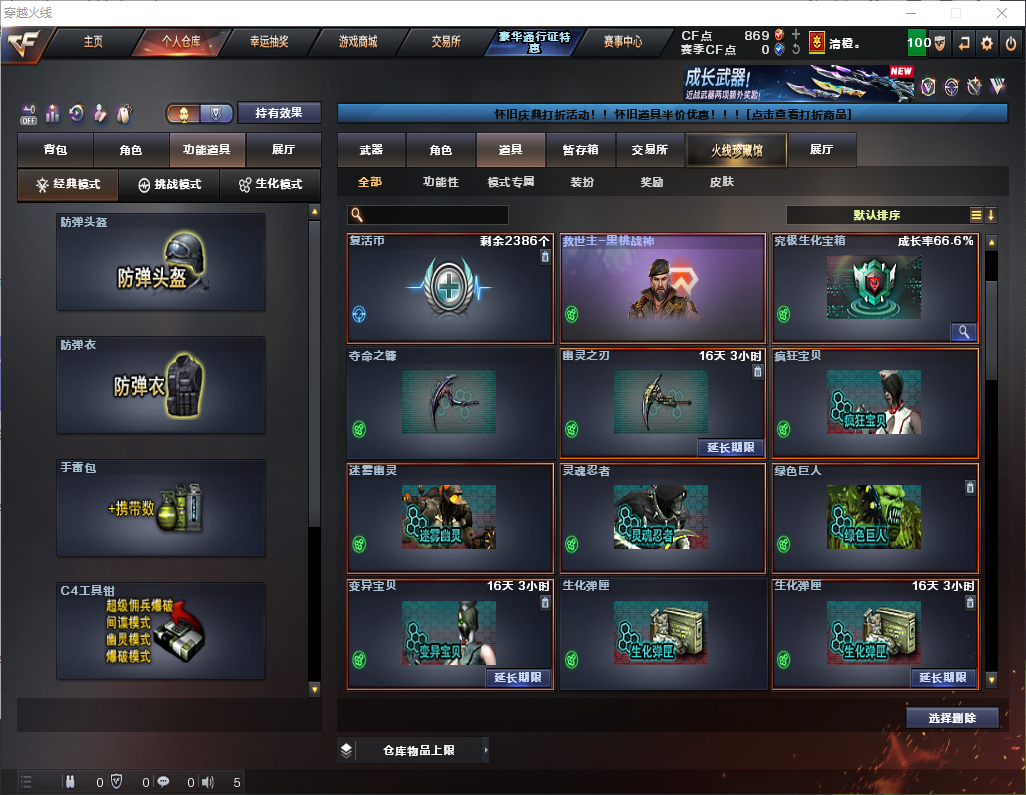1026x795 pixels.
Task: Open the 游戏商城 shop menu
Action: click(x=358, y=42)
